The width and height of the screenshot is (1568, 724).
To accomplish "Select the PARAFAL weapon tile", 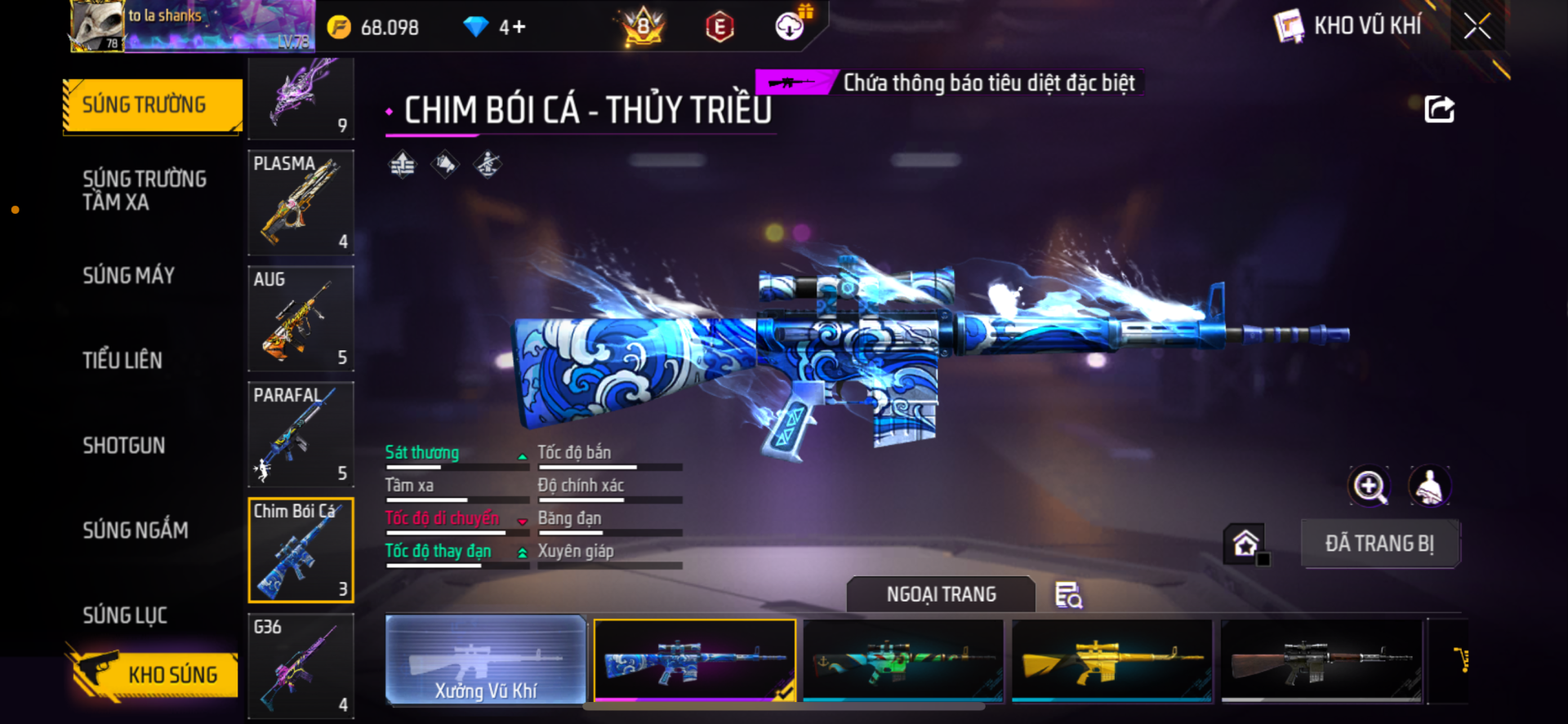I will click(x=301, y=434).
